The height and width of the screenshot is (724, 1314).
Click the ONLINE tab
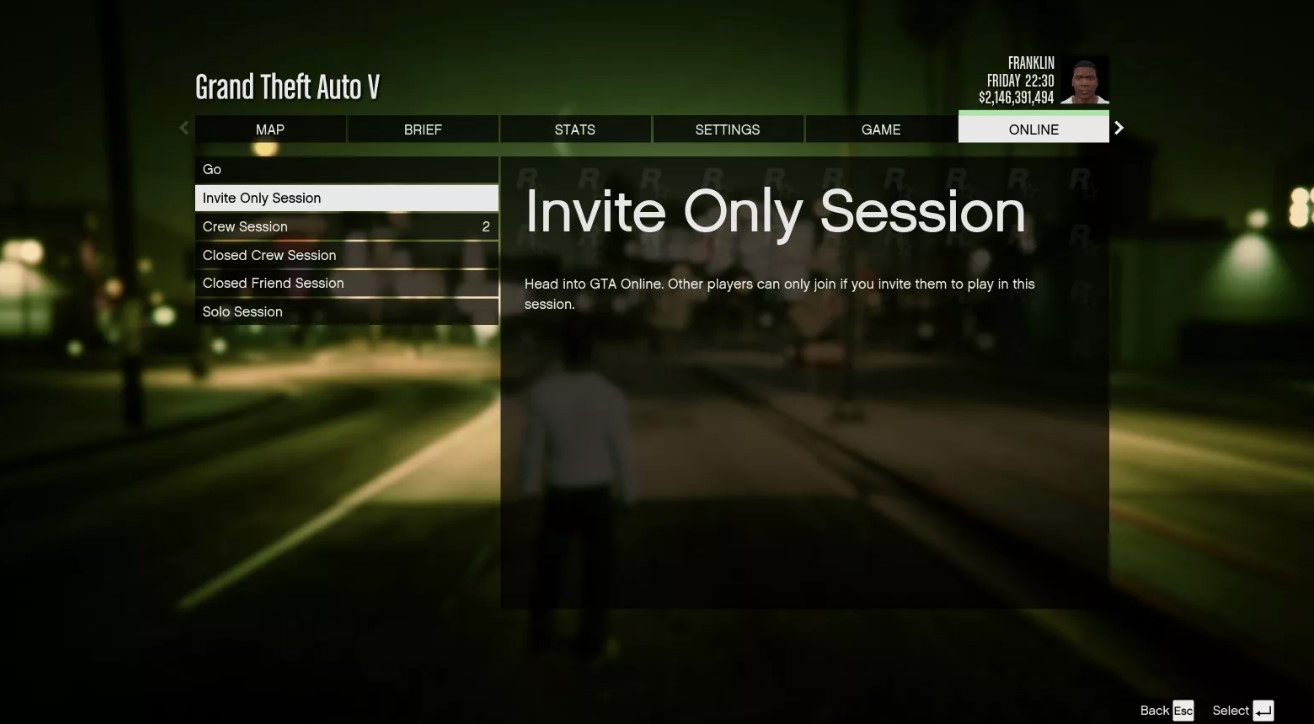pos(1033,129)
